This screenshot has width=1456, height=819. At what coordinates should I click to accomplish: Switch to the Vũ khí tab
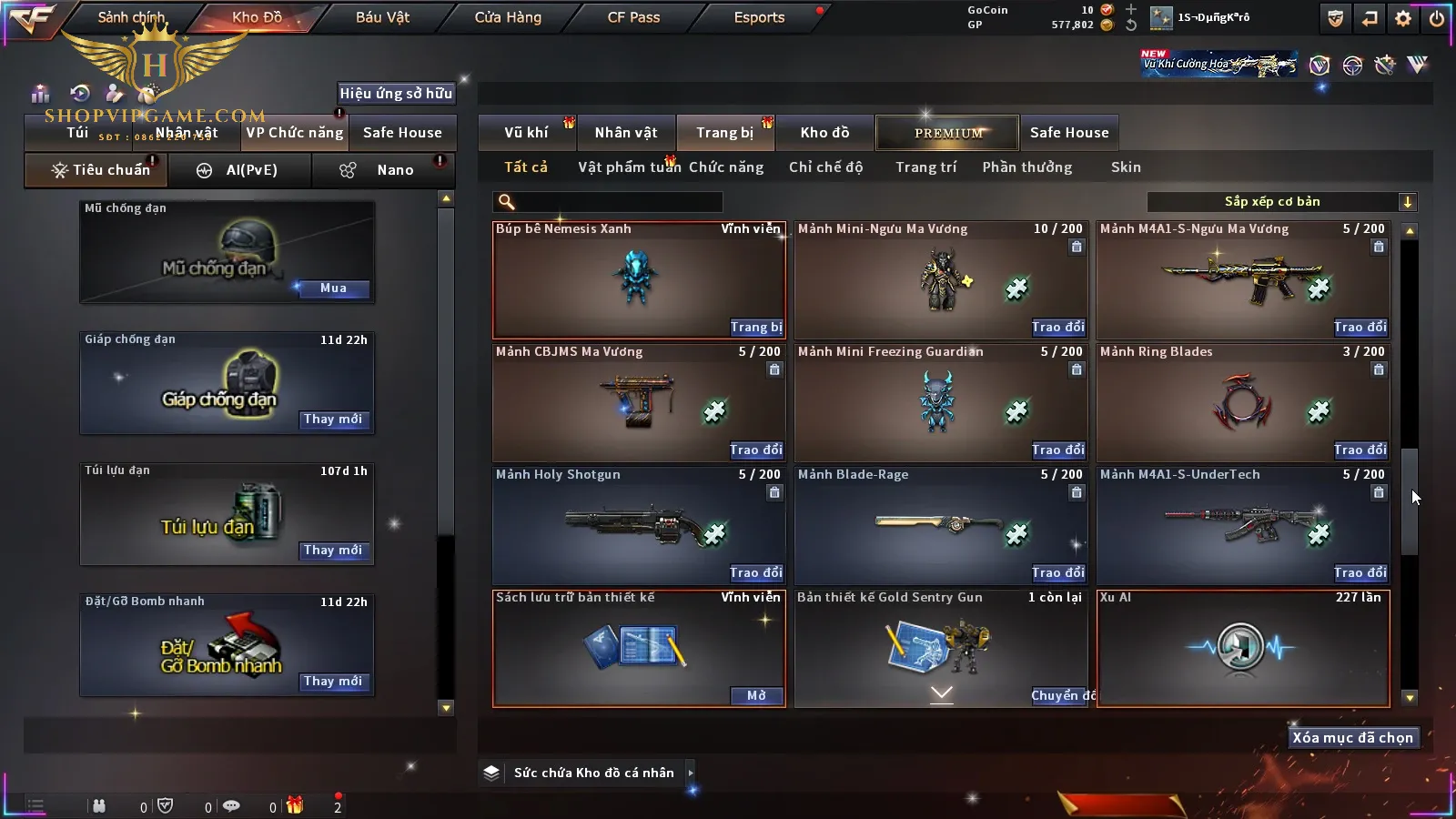[x=526, y=133]
